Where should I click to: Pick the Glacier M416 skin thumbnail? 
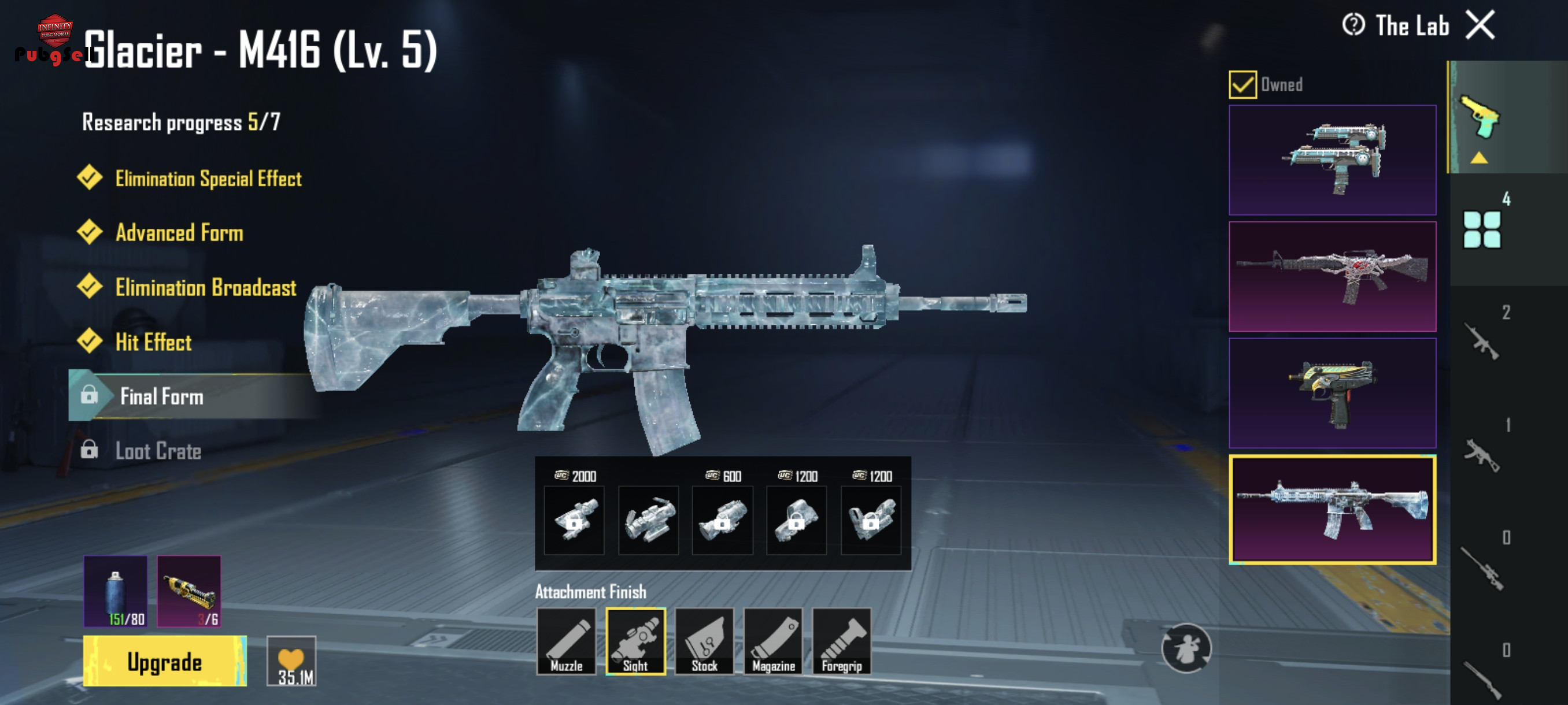pos(1332,510)
